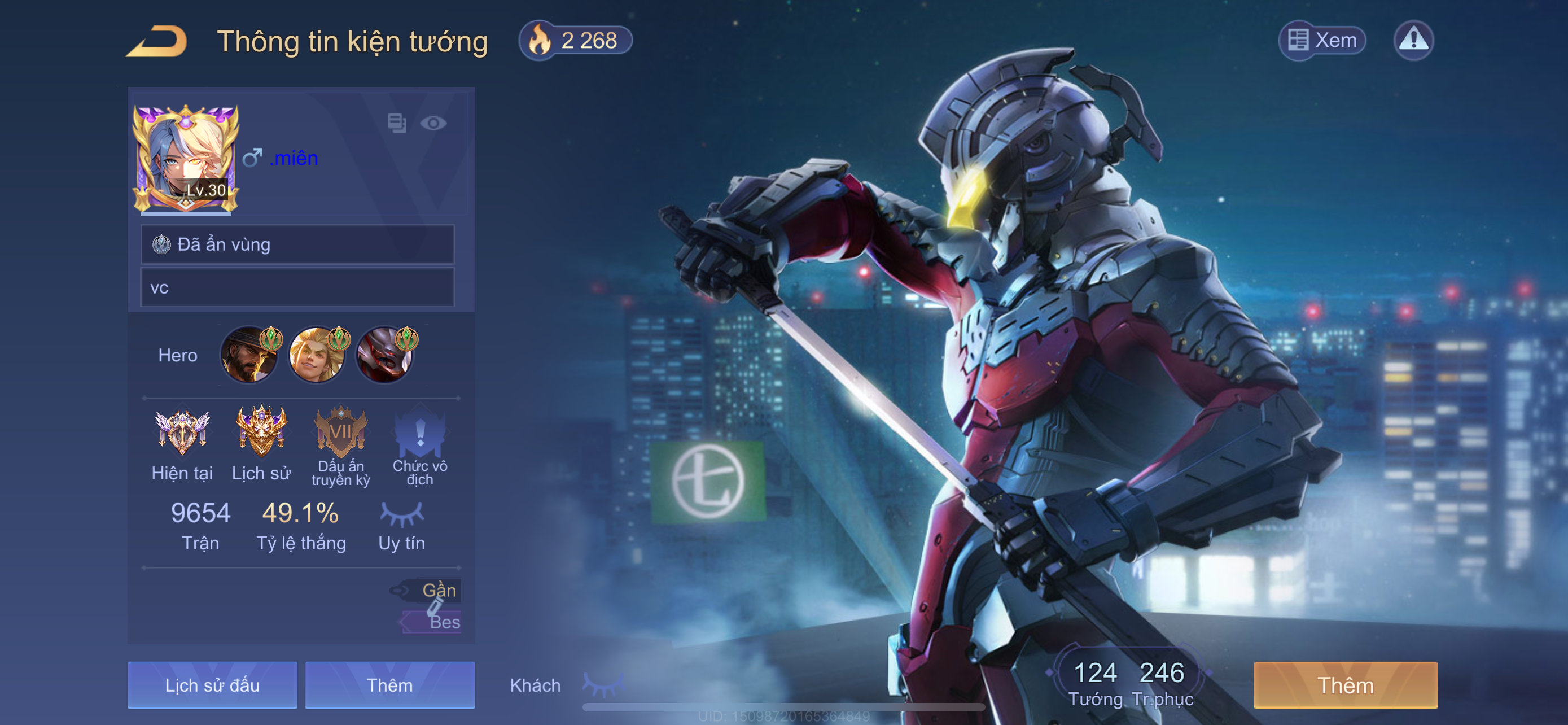The width and height of the screenshot is (1568, 725).
Task: Open Lịch sử đấu match history
Action: point(212,685)
